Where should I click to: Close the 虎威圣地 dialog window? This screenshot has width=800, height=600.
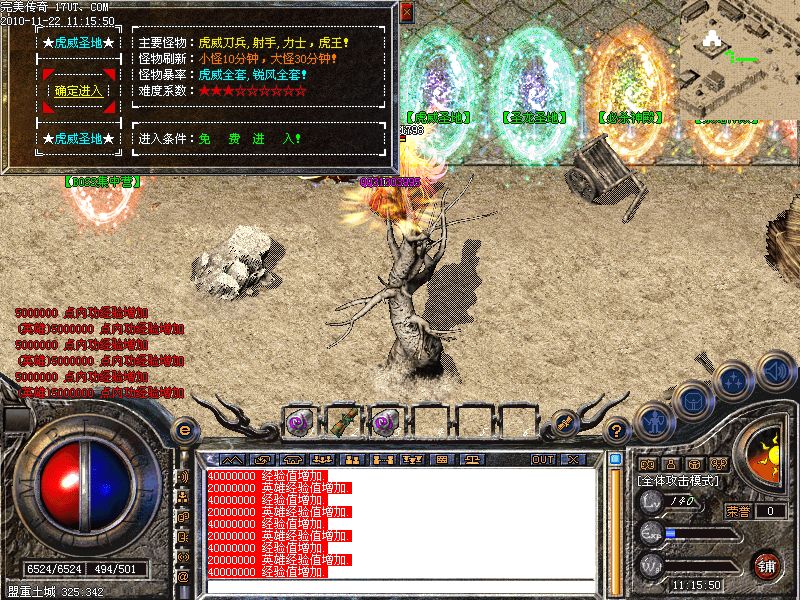(406, 13)
